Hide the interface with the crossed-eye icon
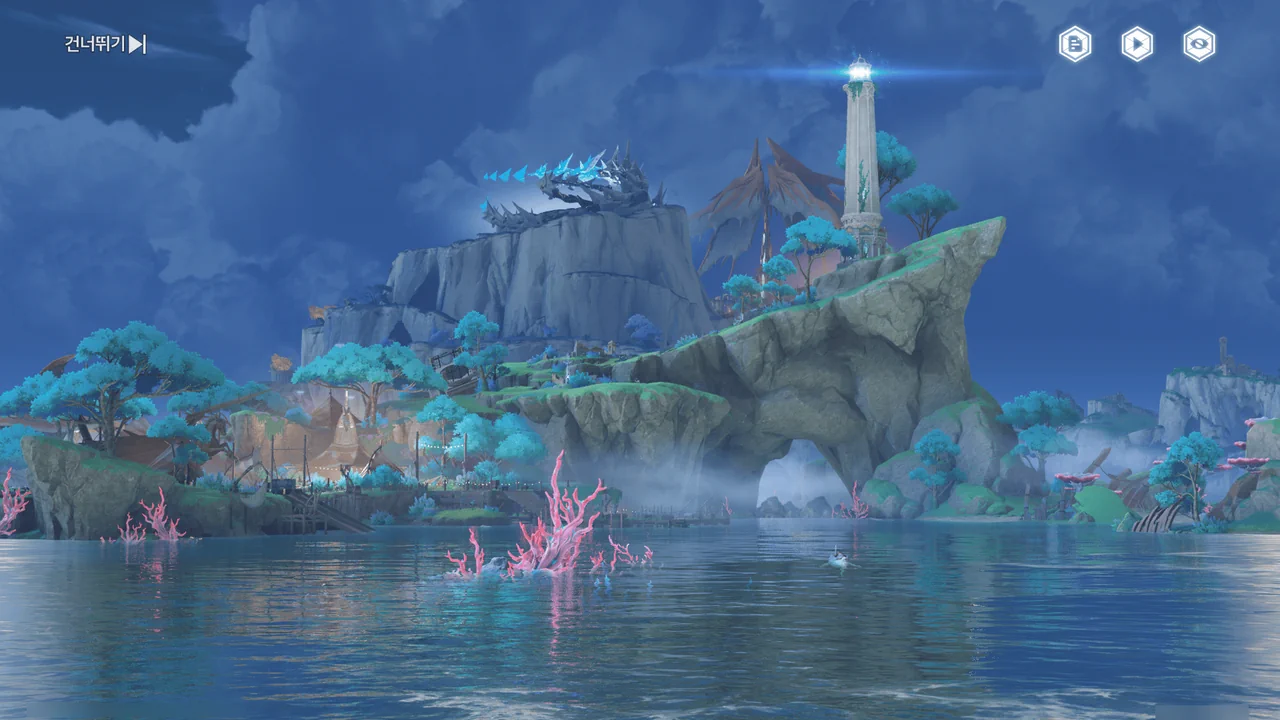The width and height of the screenshot is (1280, 720). coord(1199,44)
